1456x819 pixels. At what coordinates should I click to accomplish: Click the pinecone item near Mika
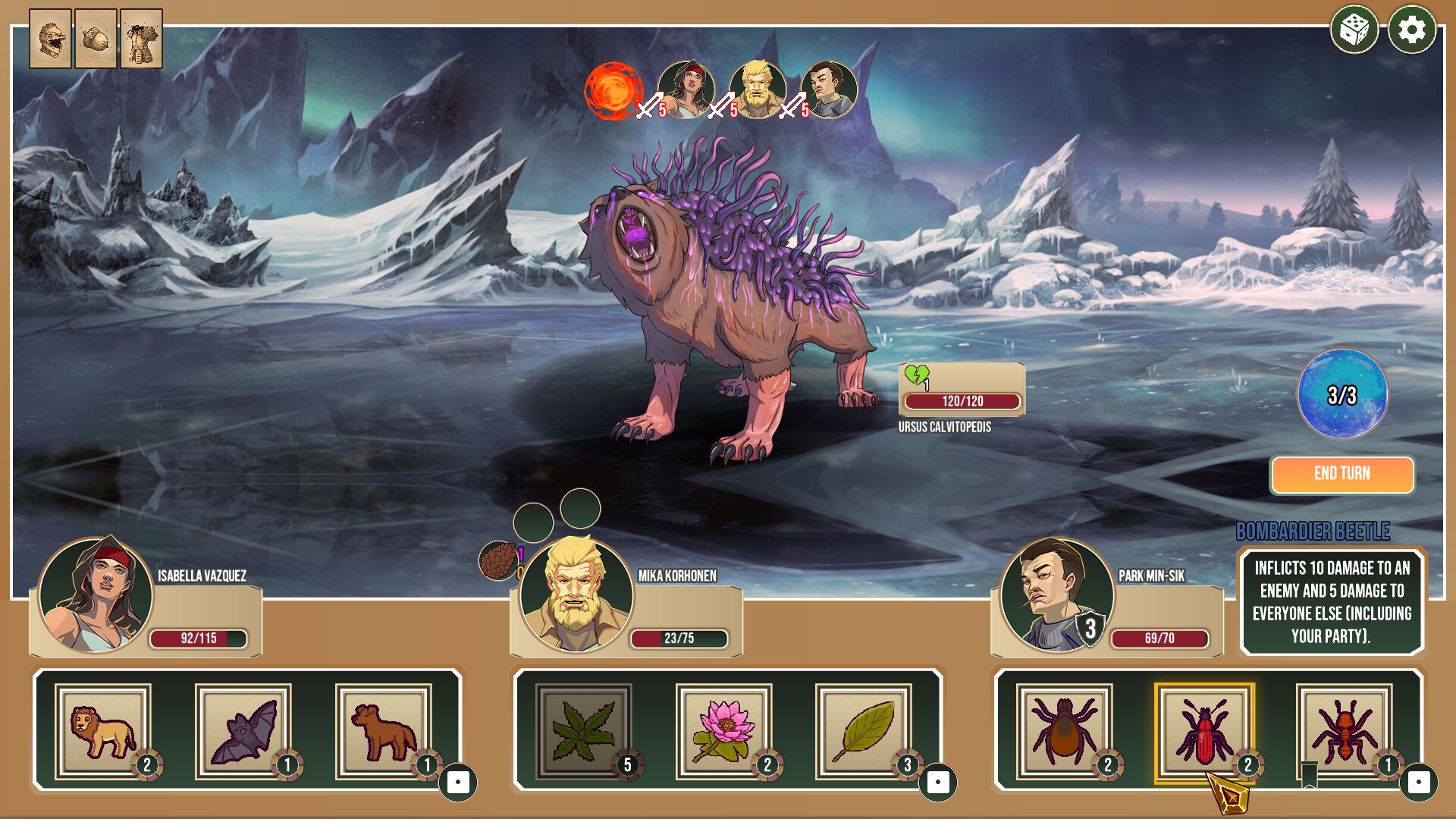point(497,561)
